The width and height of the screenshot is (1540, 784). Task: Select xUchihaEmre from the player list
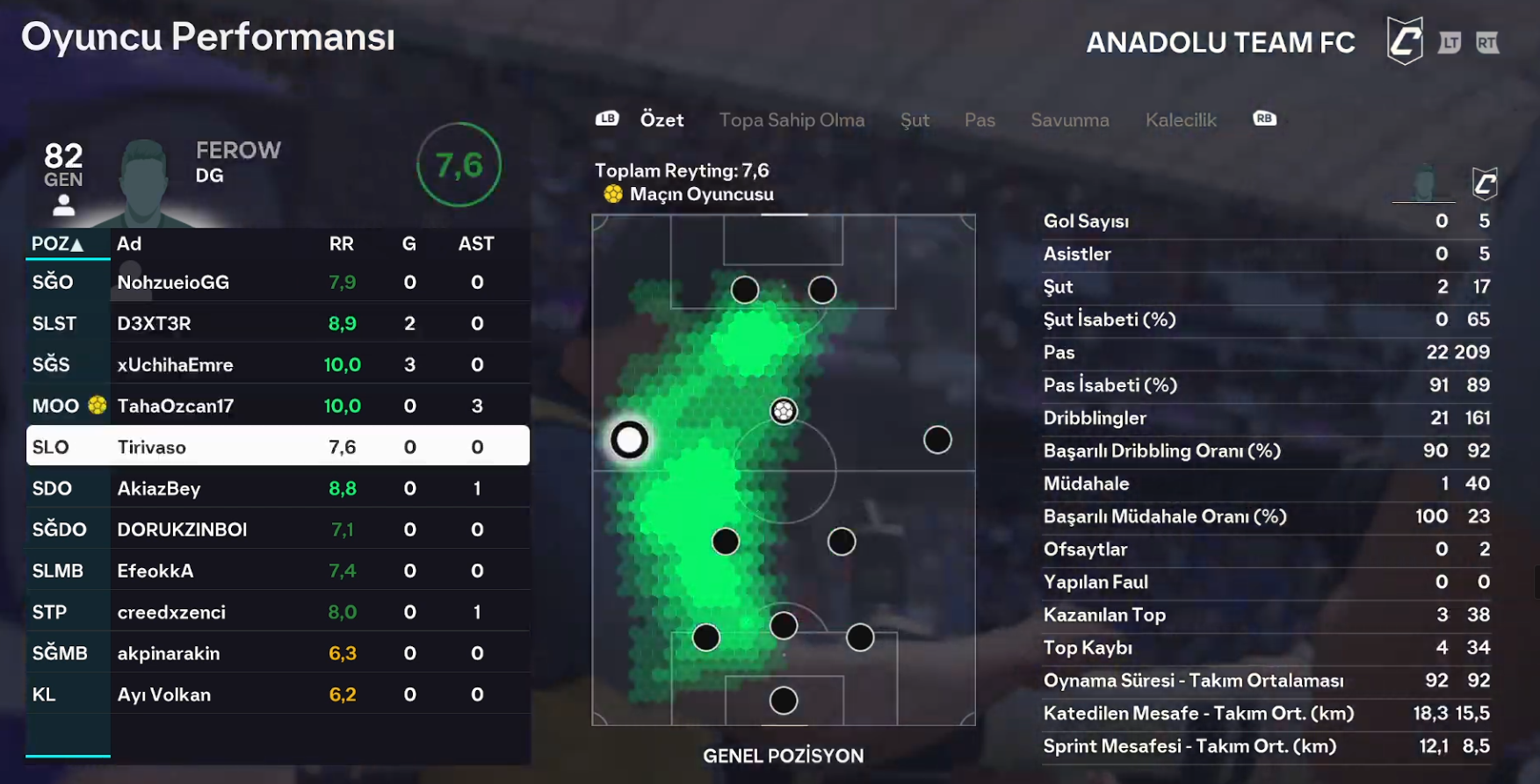(x=278, y=364)
